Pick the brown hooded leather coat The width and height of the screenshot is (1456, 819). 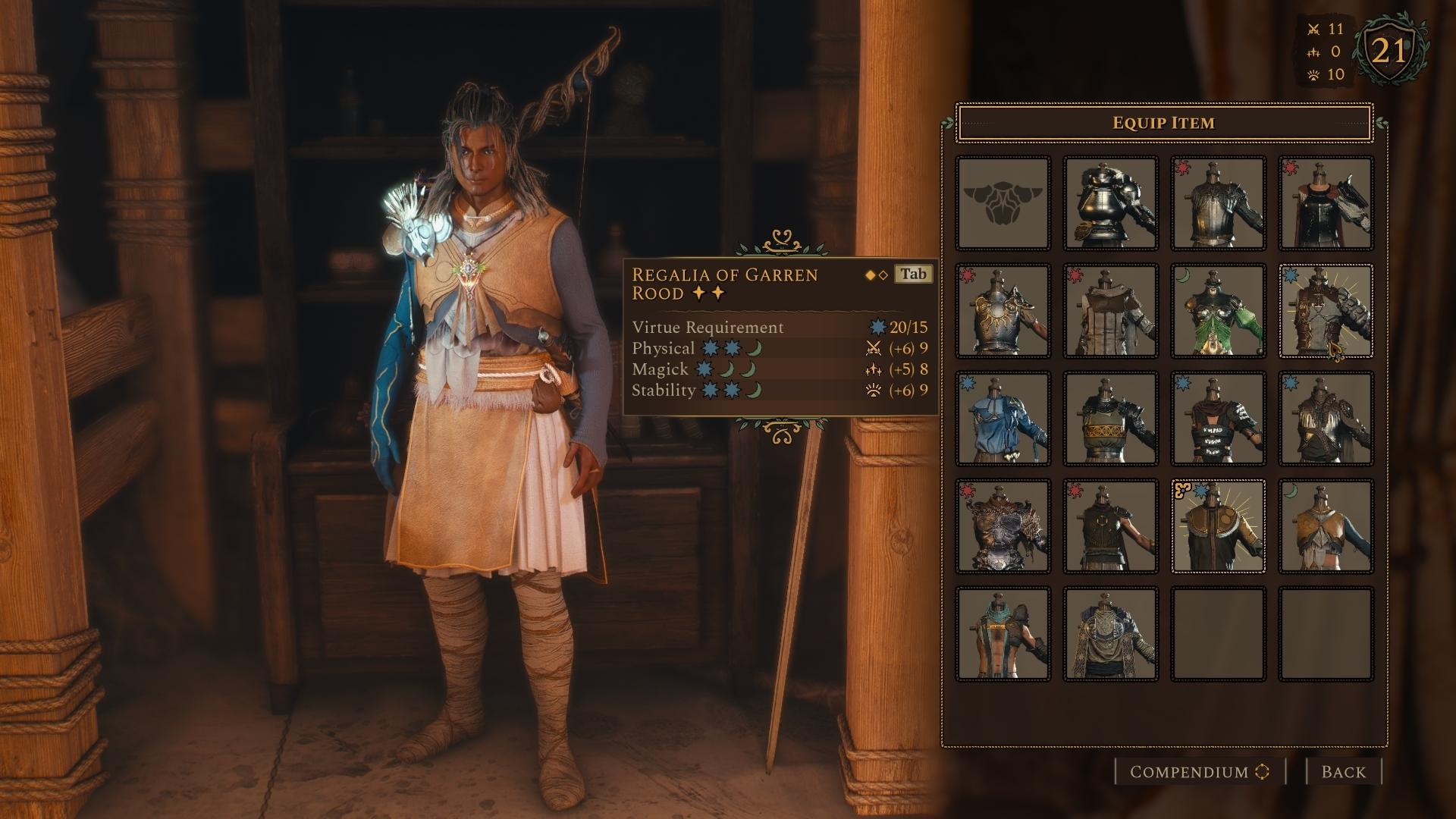(1110, 311)
